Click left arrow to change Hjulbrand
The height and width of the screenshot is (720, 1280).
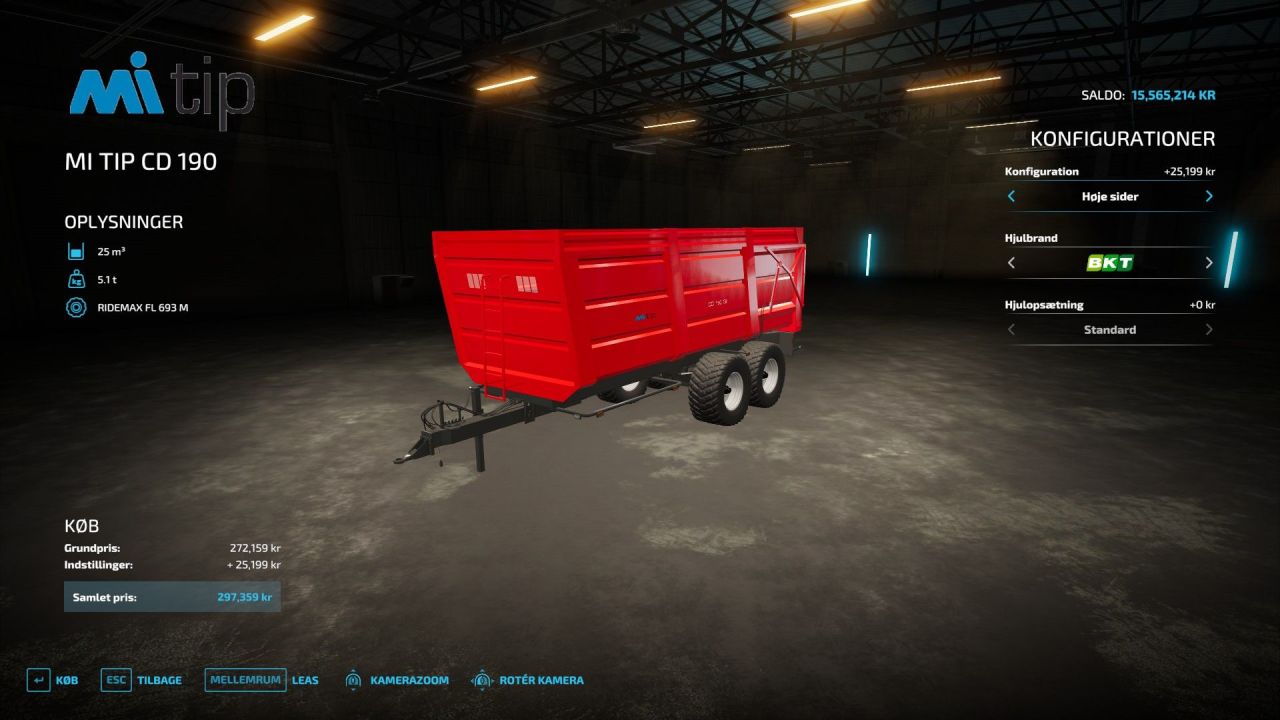pos(1010,262)
